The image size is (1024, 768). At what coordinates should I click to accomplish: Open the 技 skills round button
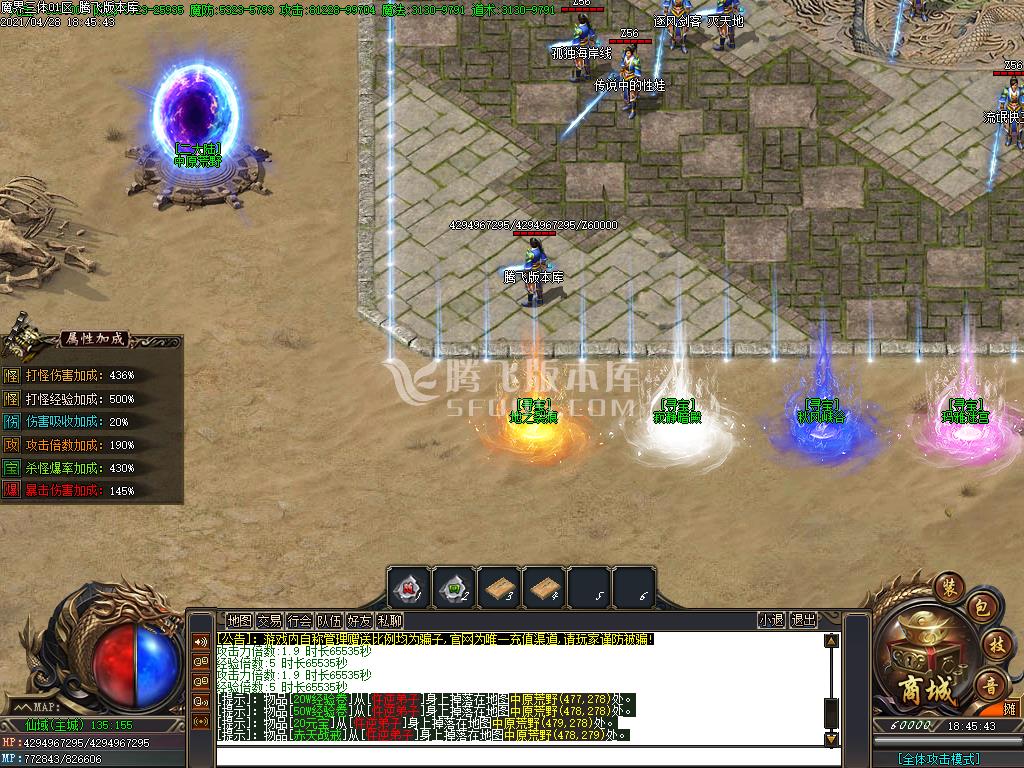pos(994,644)
